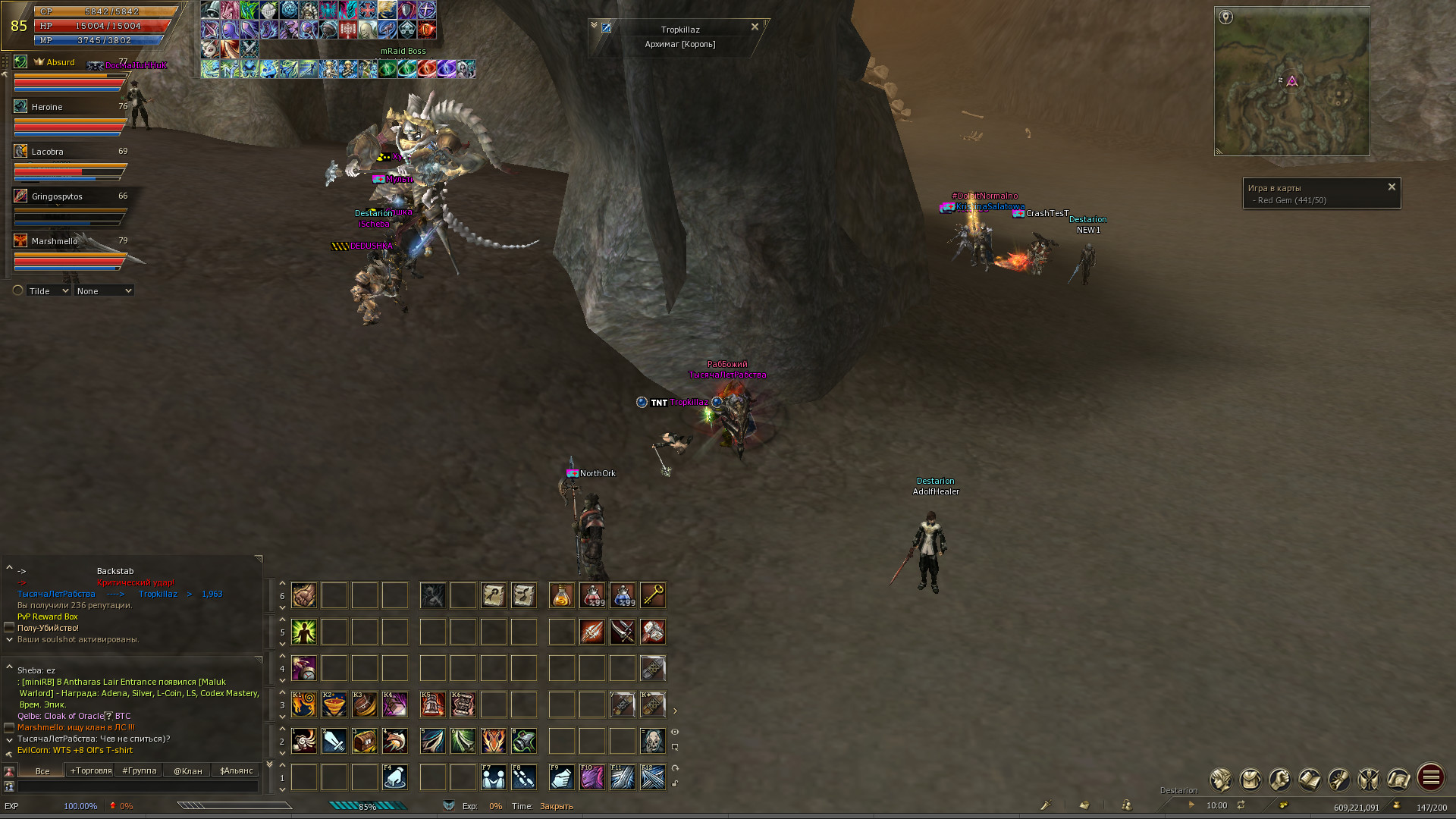
Task: Close the Игра в карты quest tracker
Action: (1392, 187)
